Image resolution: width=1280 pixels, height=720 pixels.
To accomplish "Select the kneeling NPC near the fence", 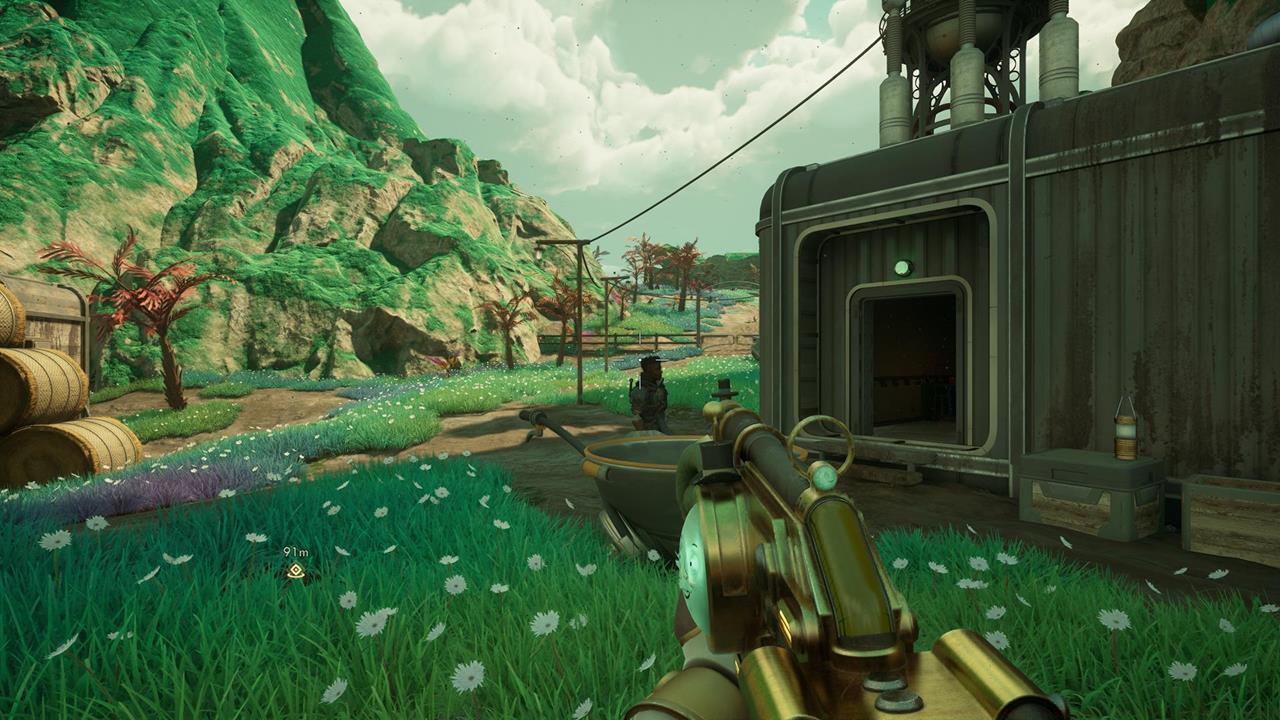I will pos(650,395).
